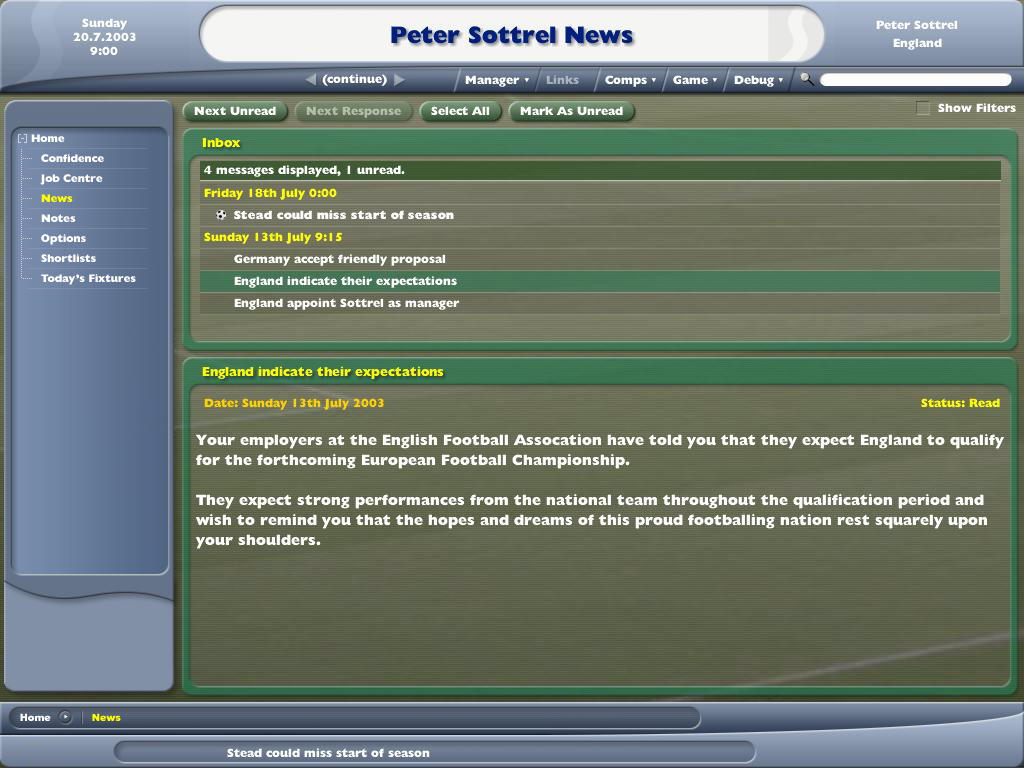Show Today's Fixtures
Screen dimensions: 1024x768
88,278
